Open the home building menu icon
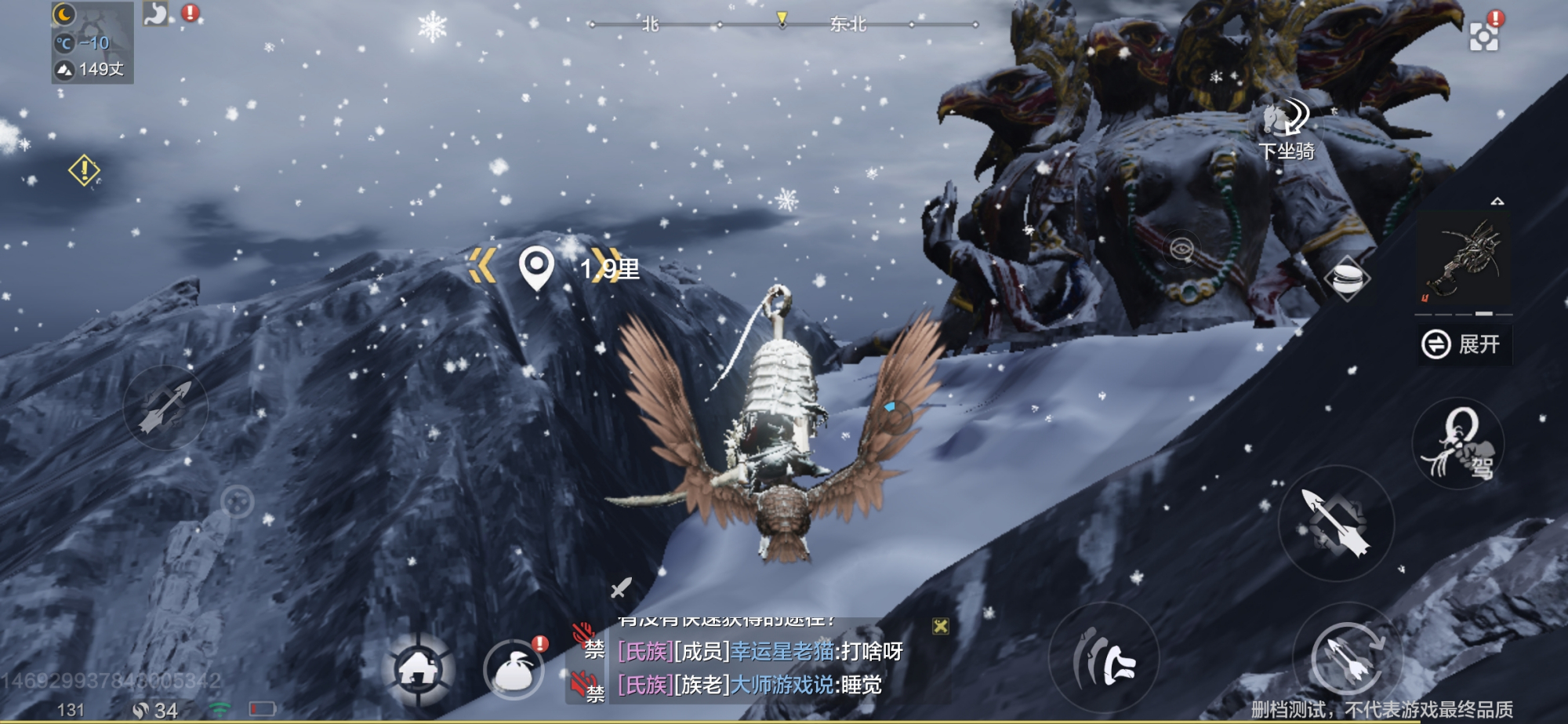This screenshot has width=1568, height=724. (419, 669)
